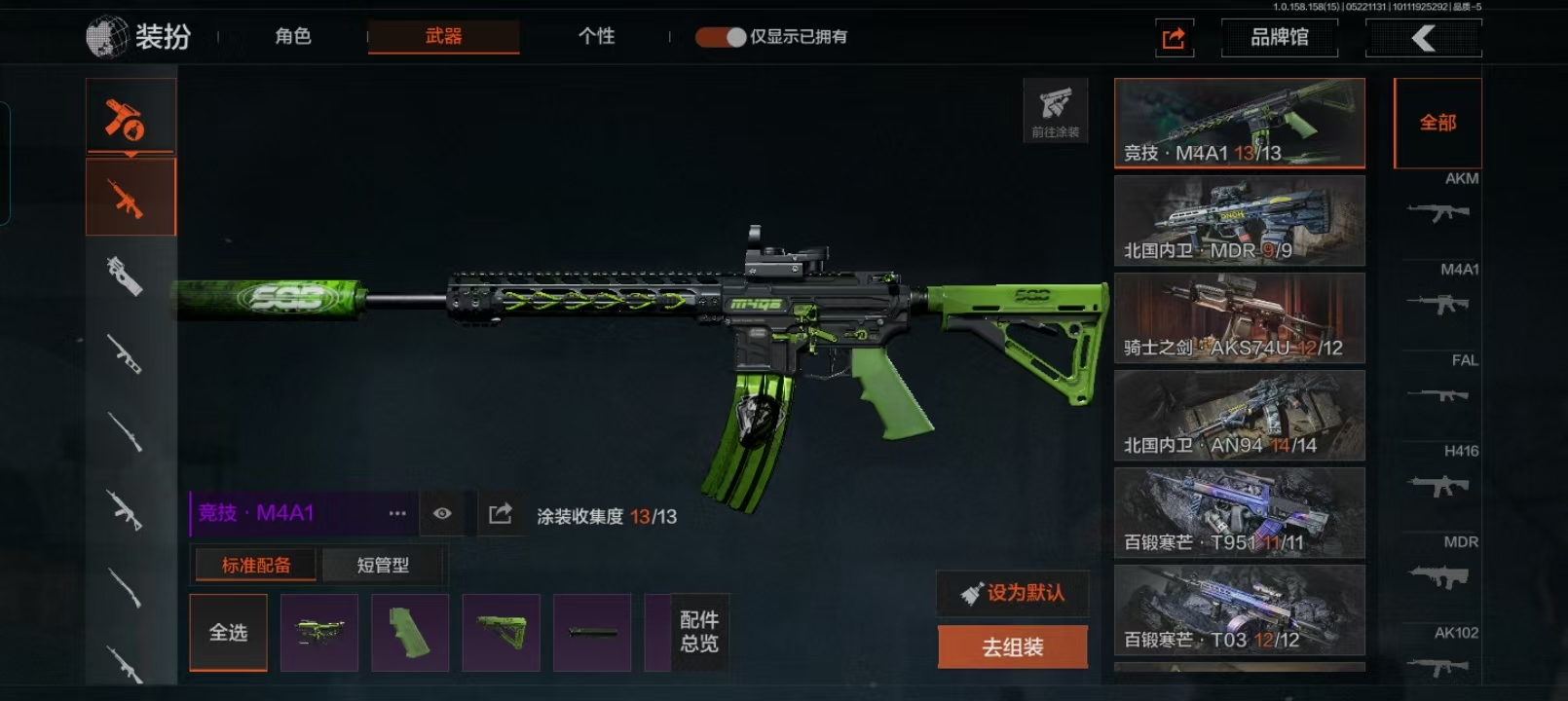Select 北国内卫 AN94 skin

1239,416
